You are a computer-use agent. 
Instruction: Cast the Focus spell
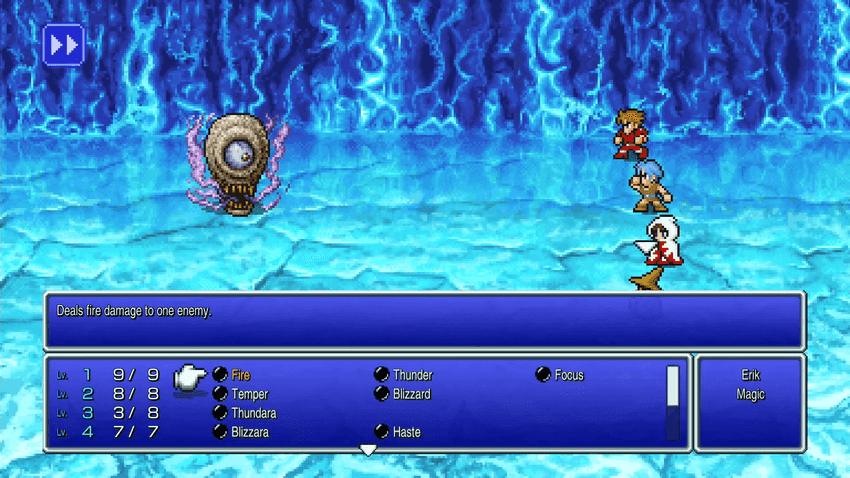[568, 376]
